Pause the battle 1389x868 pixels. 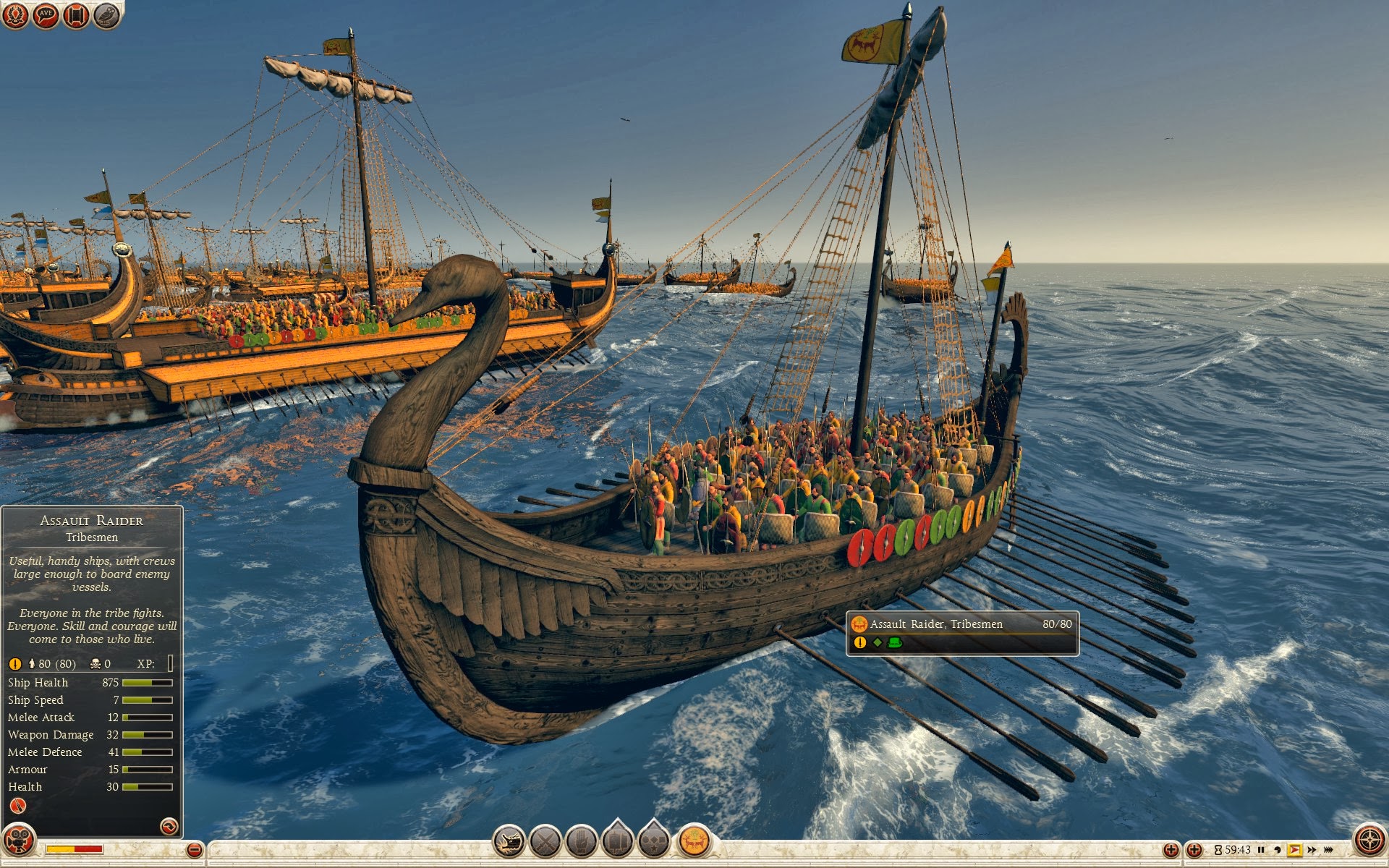tap(1261, 850)
